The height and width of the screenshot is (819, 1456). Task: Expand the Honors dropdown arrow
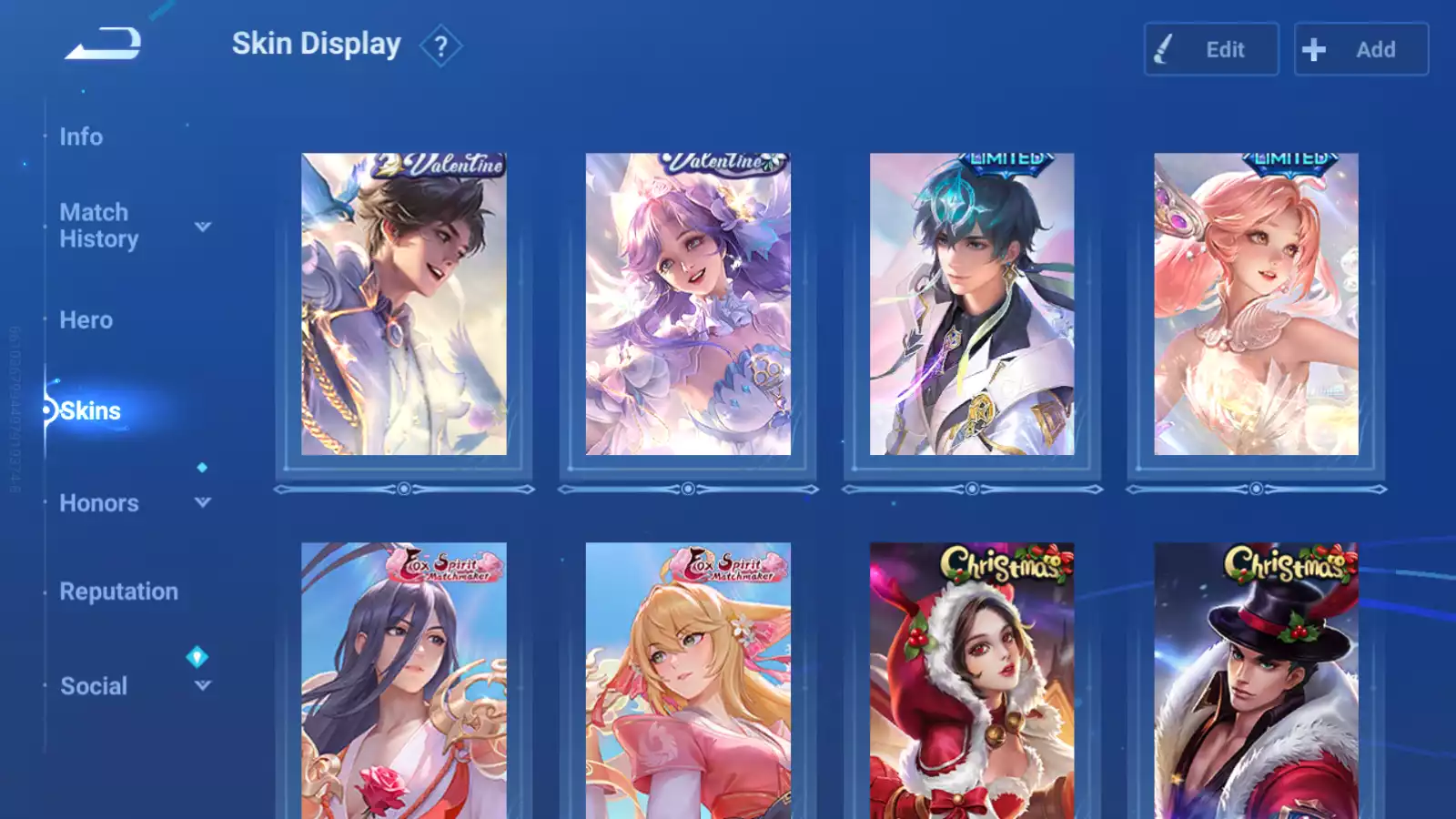click(x=203, y=502)
